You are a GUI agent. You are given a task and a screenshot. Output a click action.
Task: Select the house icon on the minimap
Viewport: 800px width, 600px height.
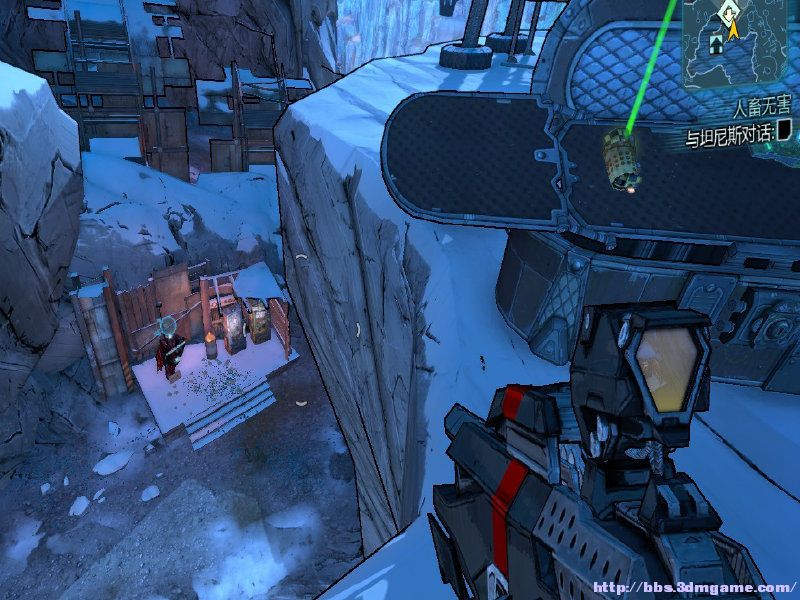click(718, 42)
